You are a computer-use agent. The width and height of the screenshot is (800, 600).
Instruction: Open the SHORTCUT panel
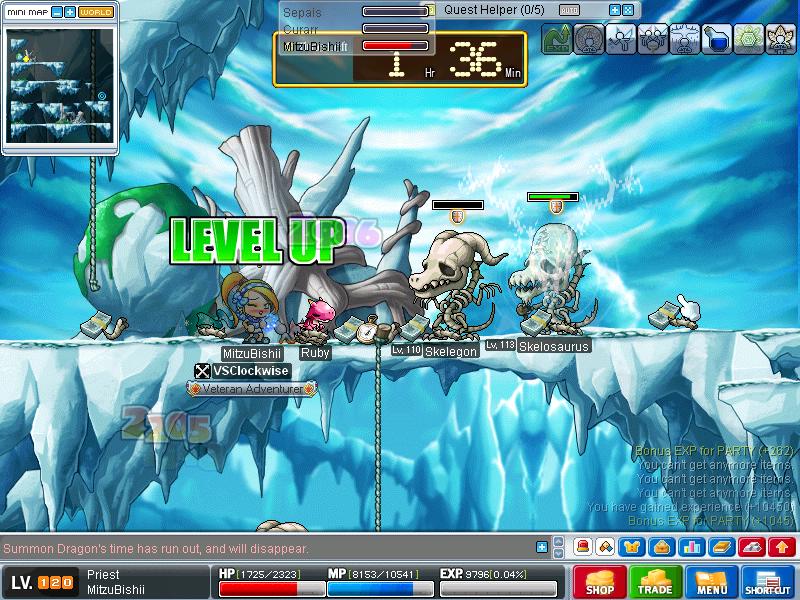point(768,582)
